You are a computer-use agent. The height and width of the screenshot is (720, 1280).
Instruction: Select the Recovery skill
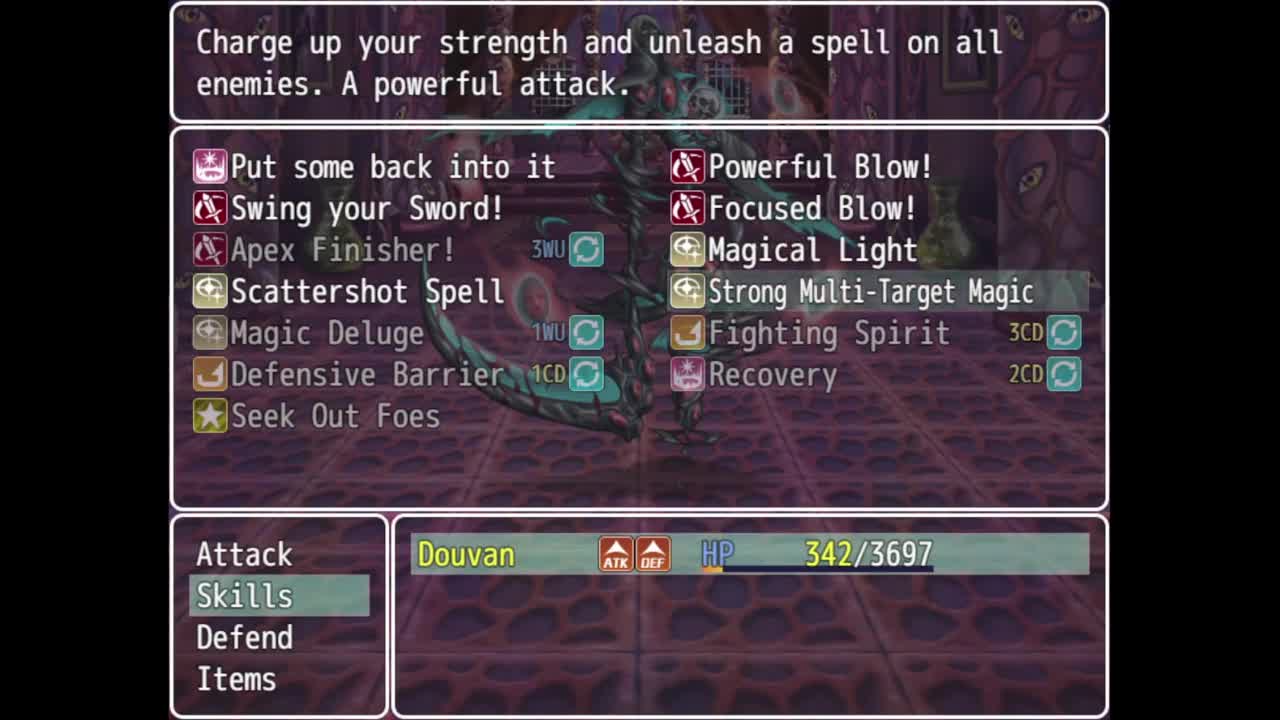(772, 375)
